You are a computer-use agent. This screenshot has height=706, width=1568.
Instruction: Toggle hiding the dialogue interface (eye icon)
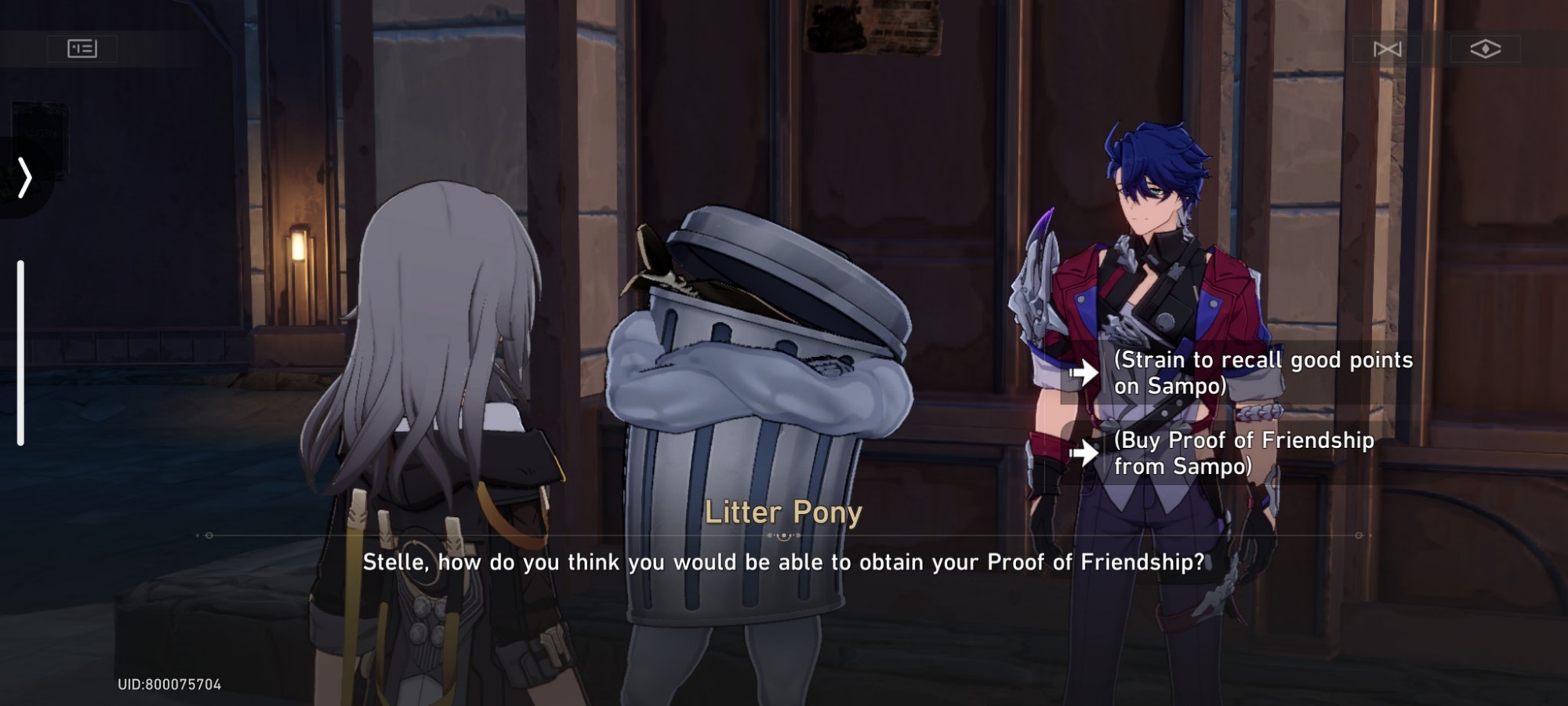point(1485,49)
